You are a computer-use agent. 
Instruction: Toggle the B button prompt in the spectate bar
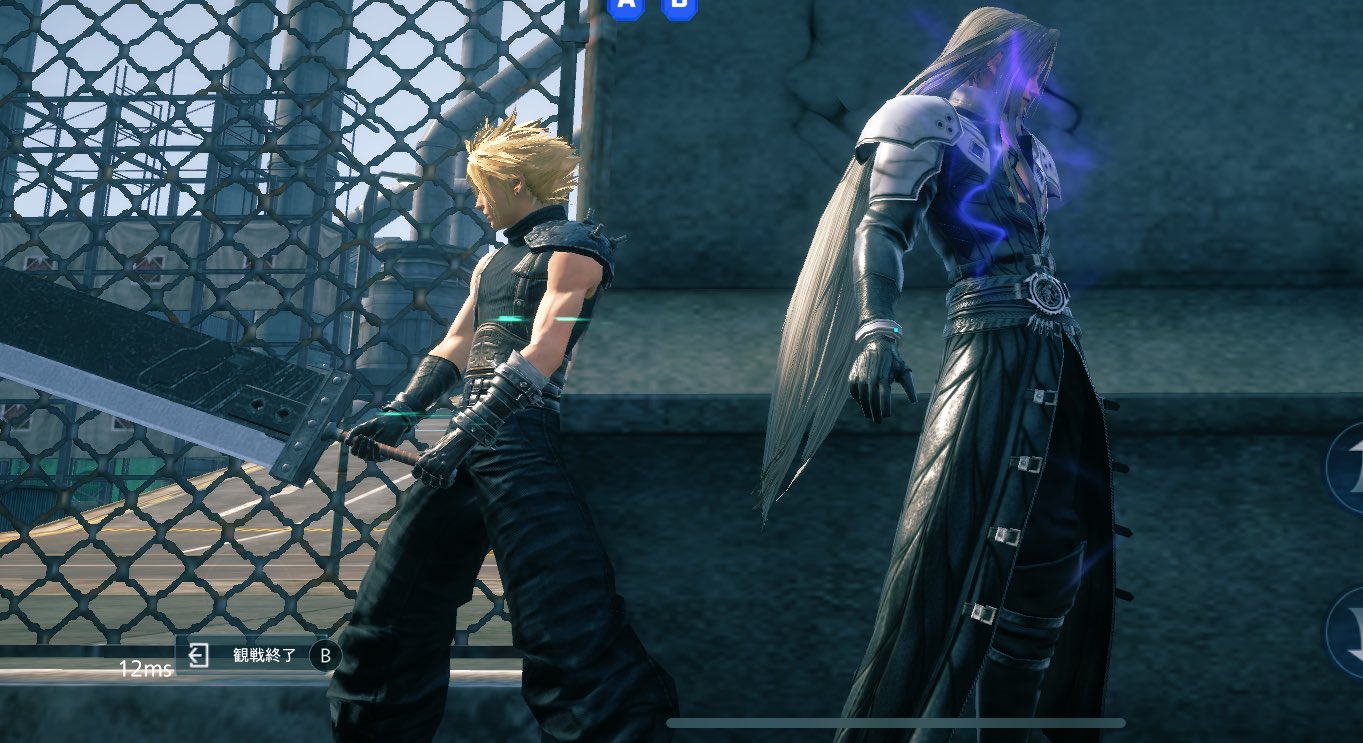(325, 657)
